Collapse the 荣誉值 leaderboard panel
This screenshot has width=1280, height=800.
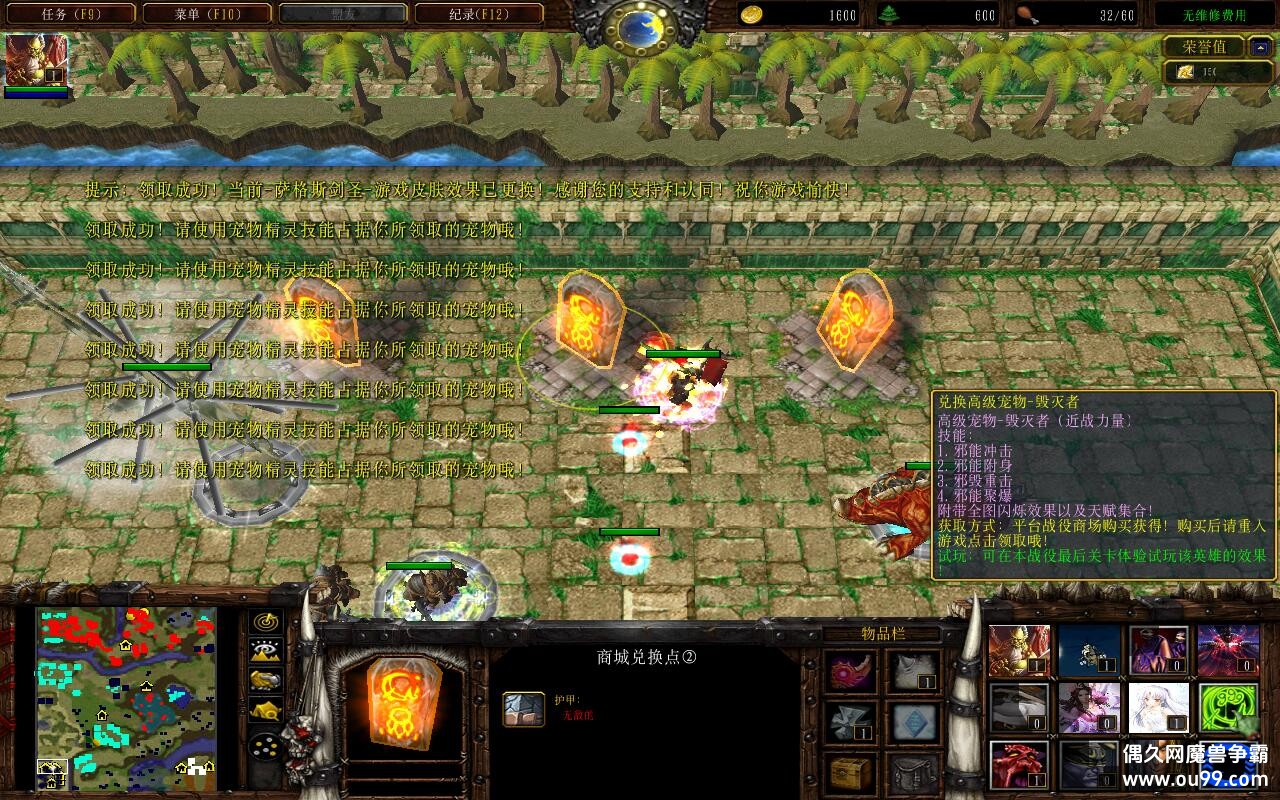pos(1260,47)
